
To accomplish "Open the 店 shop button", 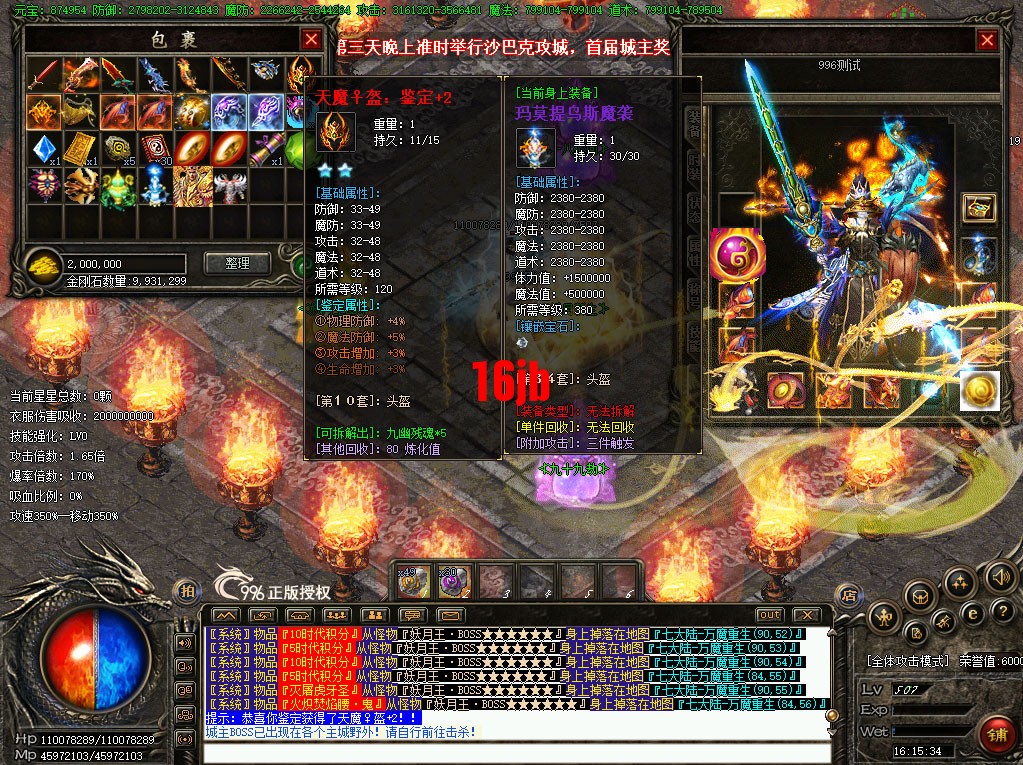I will click(847, 594).
